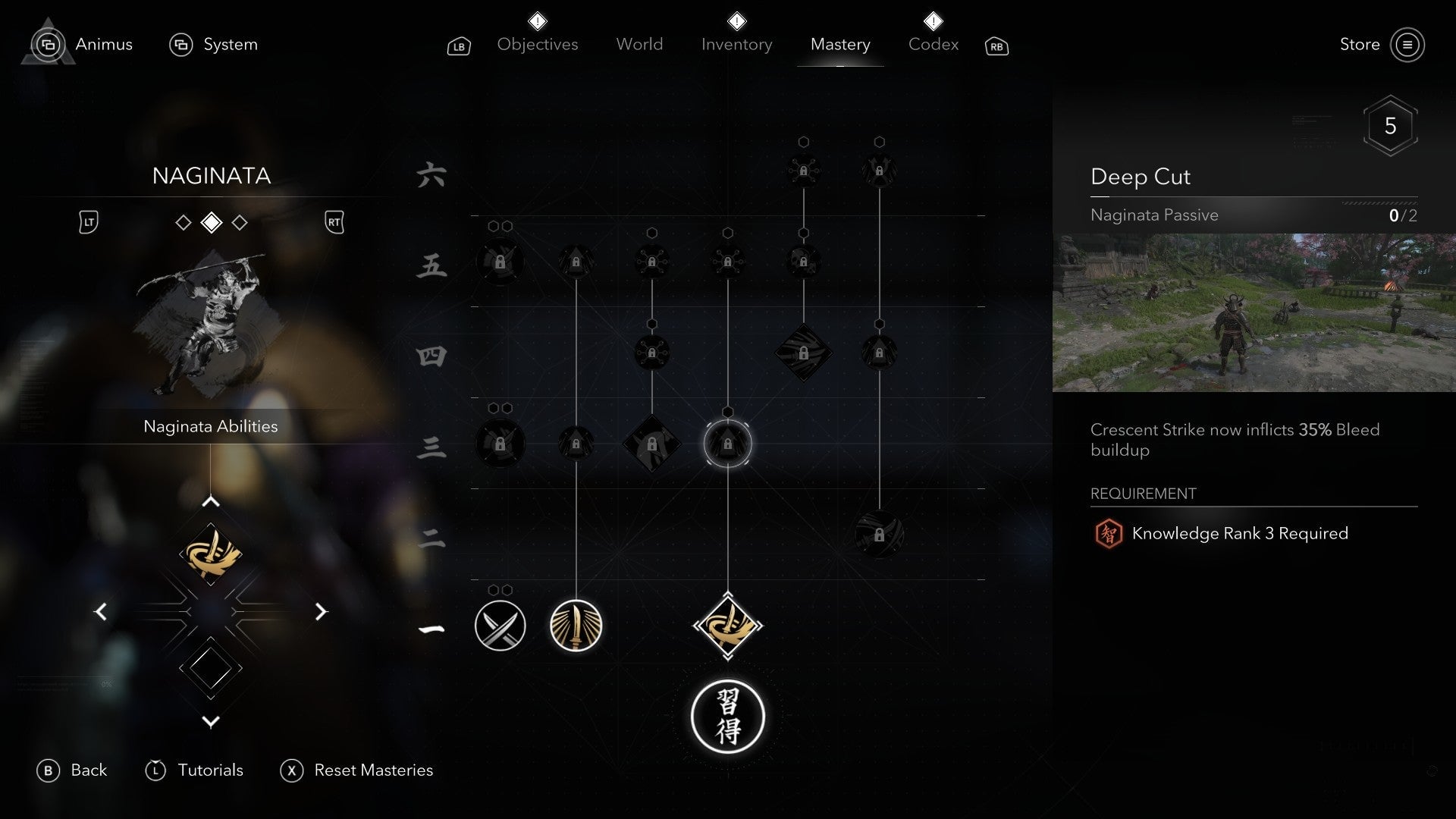Image resolution: width=1456 pixels, height=819 pixels.
Task: Open the Store menu
Action: pyautogui.click(x=1361, y=44)
